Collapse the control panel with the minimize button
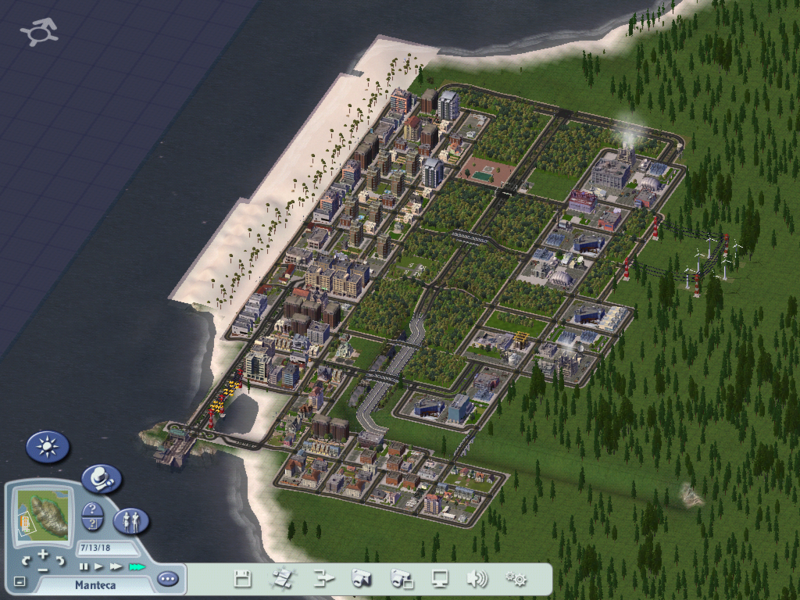 coord(20,581)
